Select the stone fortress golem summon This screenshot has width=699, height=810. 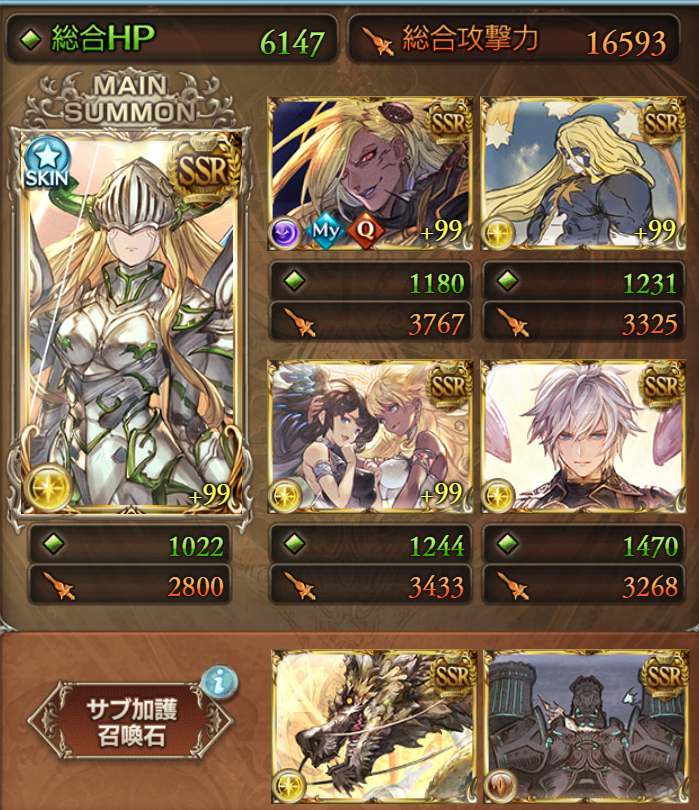(x=584, y=728)
